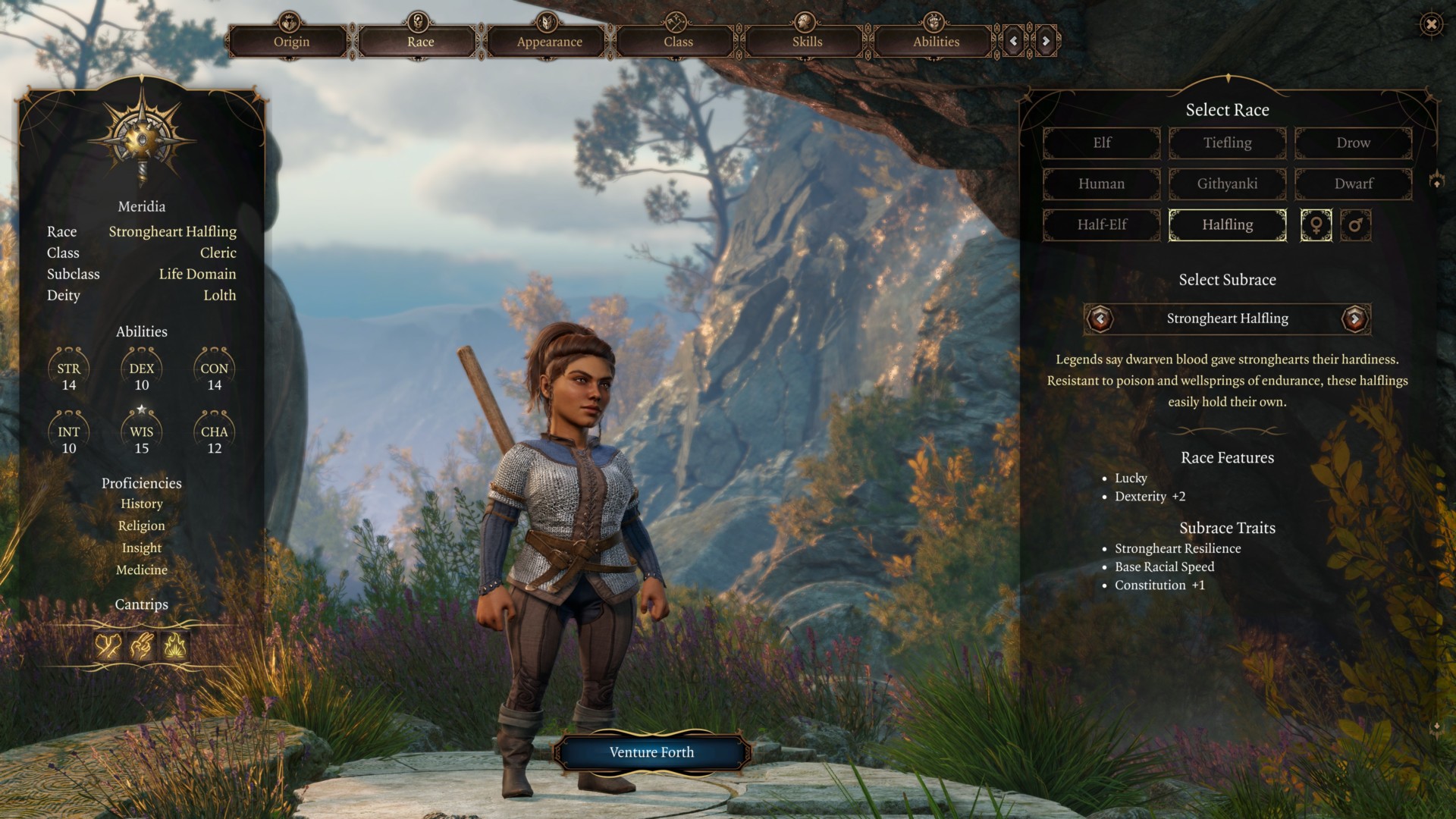The image size is (1456, 819).
Task: Select the Githyanki race
Action: click(x=1227, y=184)
